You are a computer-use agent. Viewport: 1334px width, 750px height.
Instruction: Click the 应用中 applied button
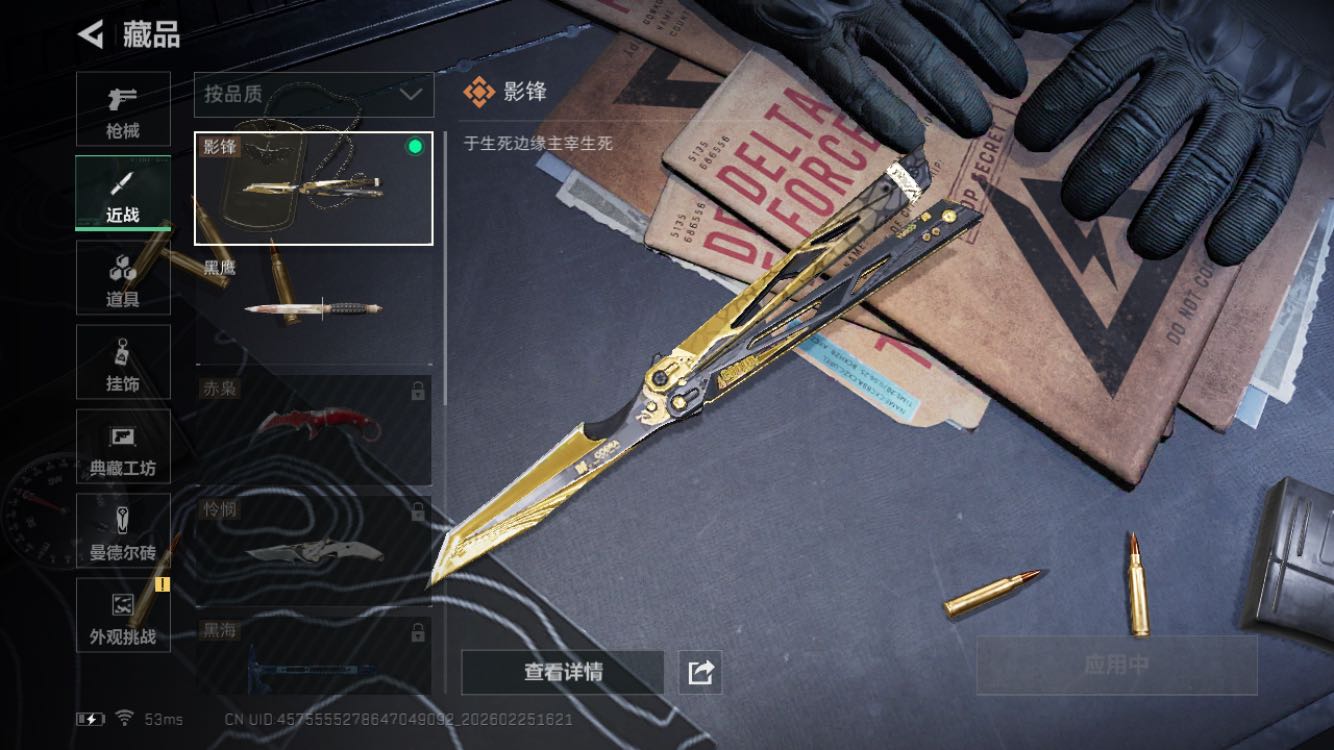pyautogui.click(x=1116, y=665)
